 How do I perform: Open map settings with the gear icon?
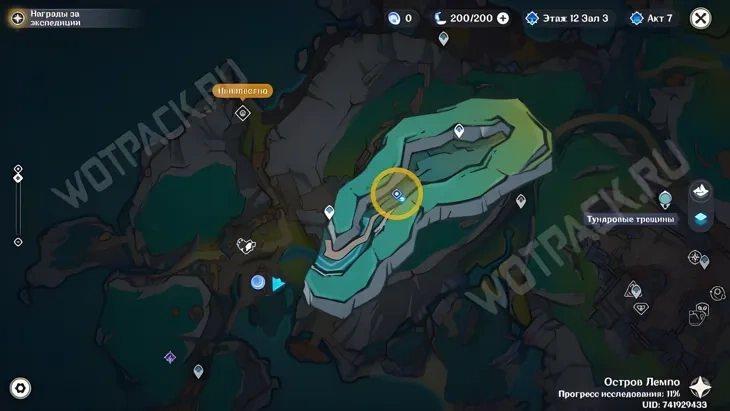tap(19, 389)
